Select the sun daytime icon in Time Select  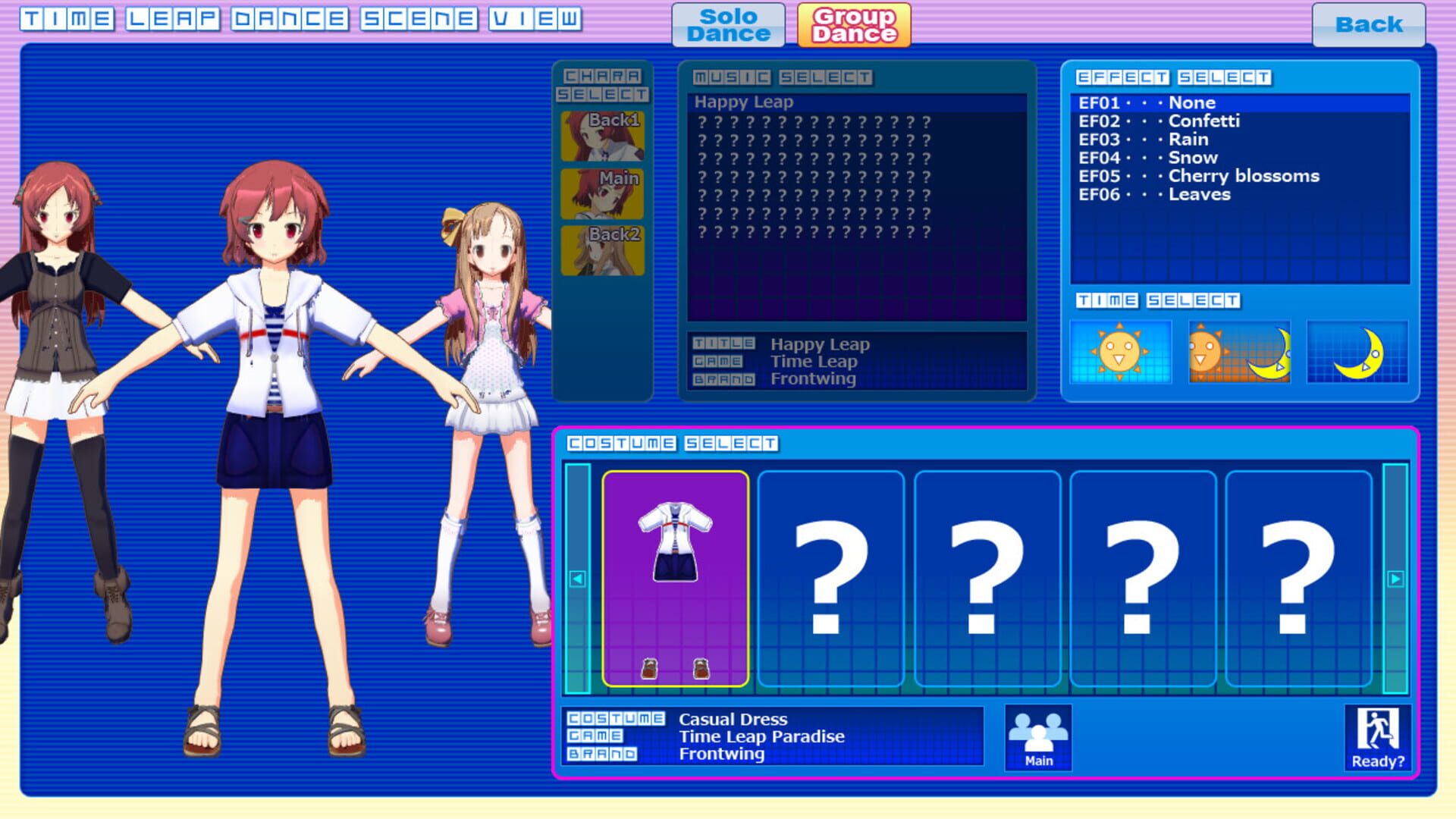(1121, 352)
